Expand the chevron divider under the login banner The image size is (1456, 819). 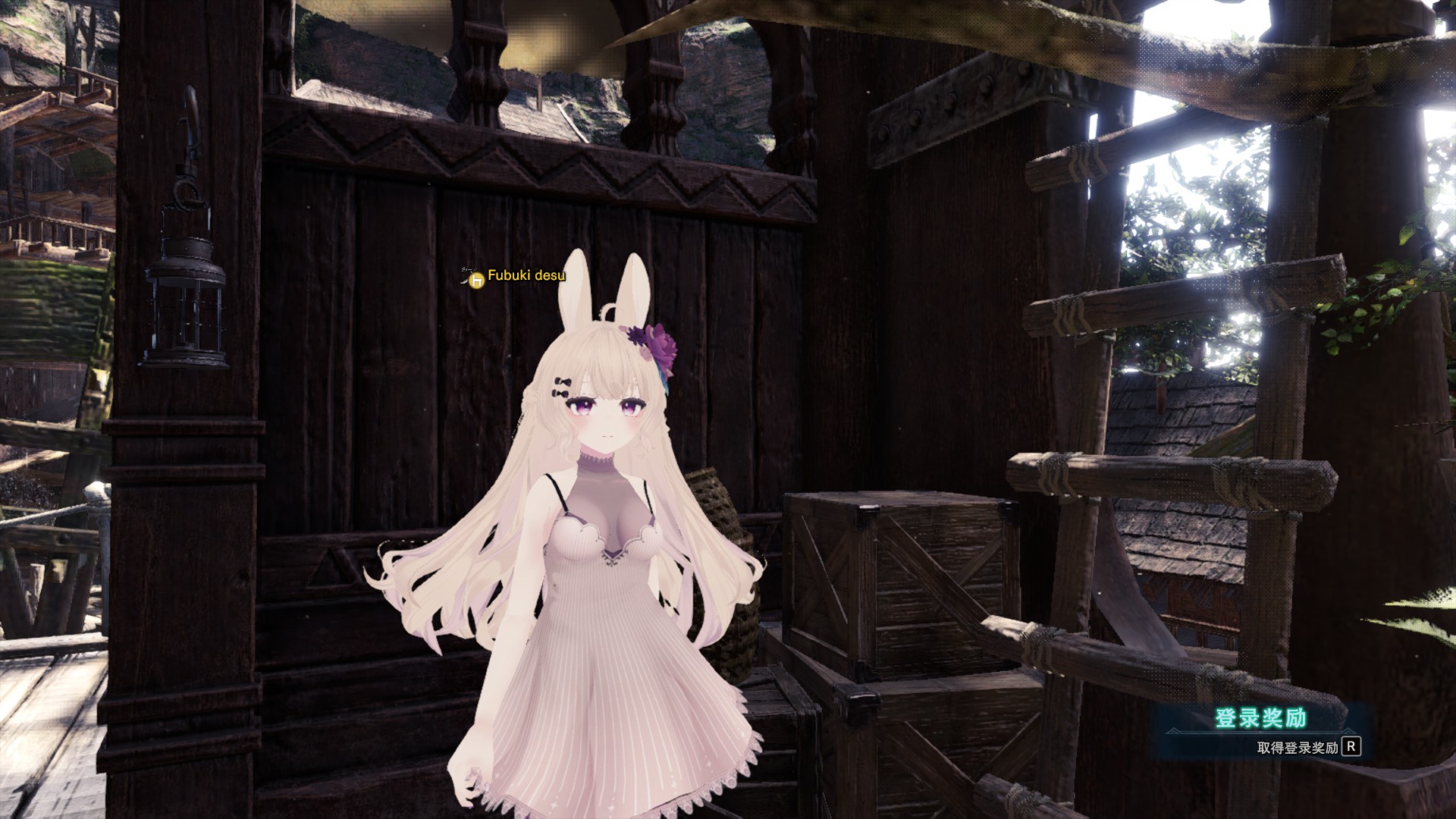[x=1348, y=731]
